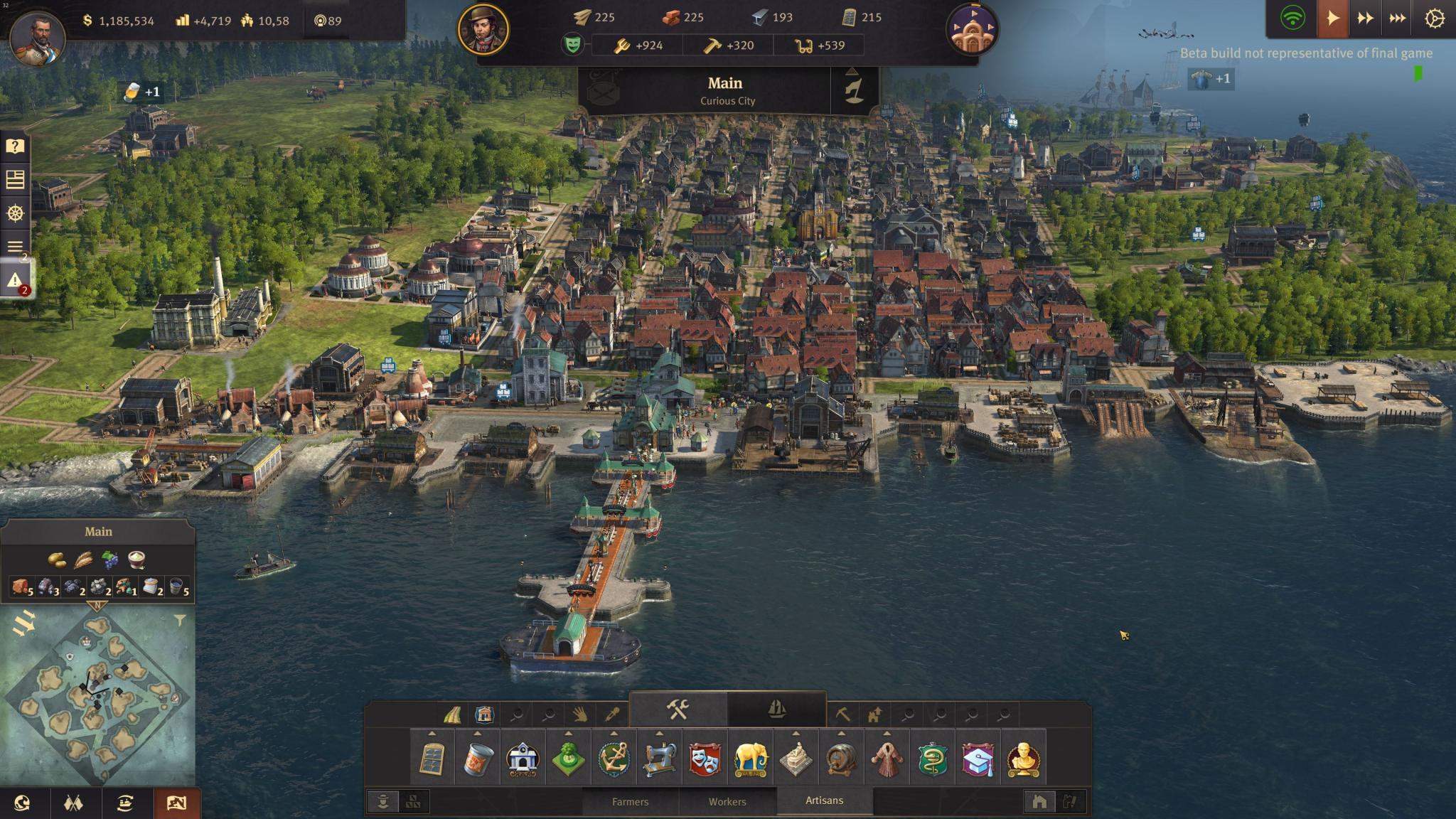Screen dimensions: 1456x819
Task: Open the ship's wheel menu on left sidebar
Action: [15, 213]
